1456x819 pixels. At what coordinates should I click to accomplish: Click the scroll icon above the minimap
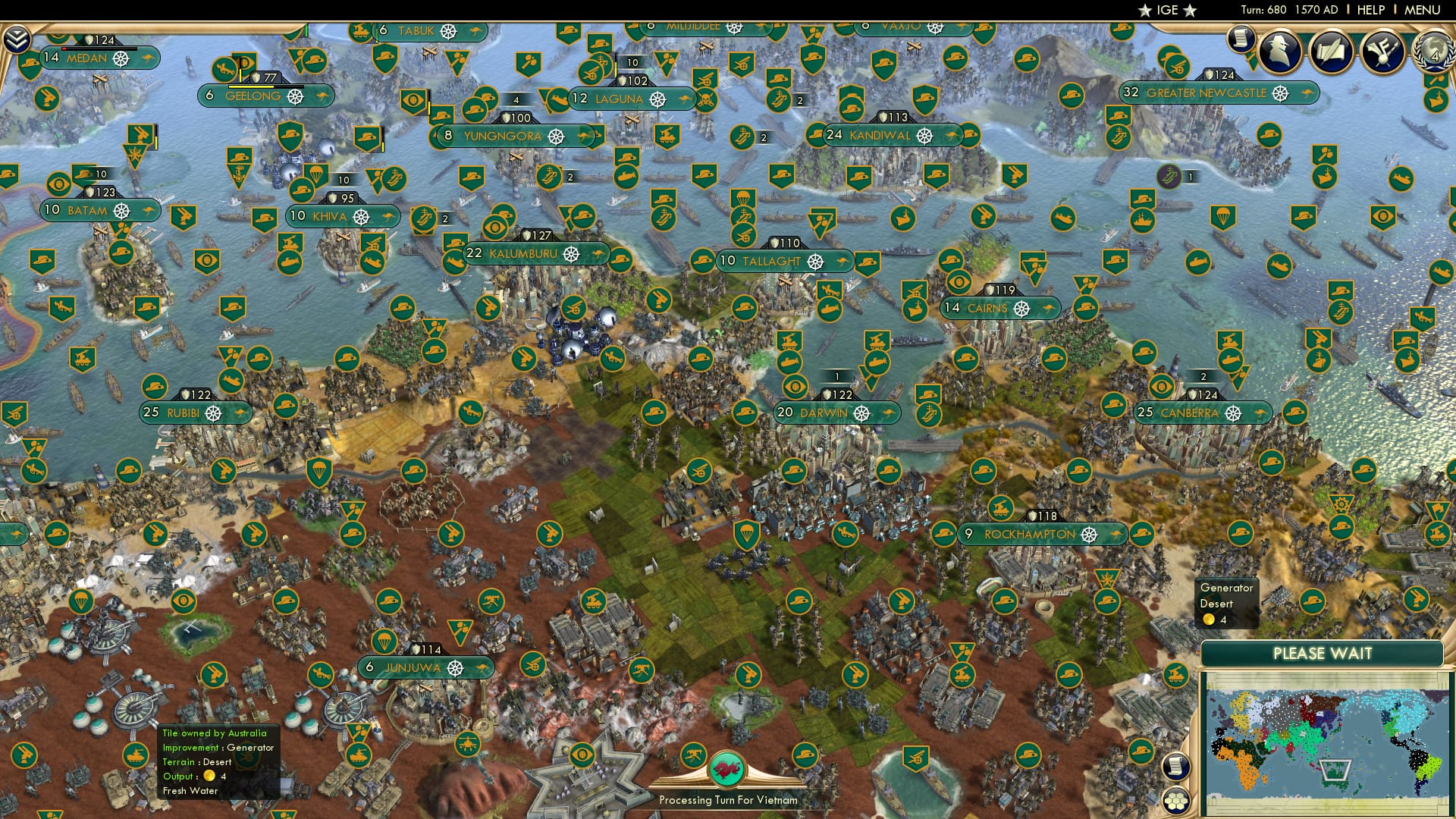[1176, 767]
